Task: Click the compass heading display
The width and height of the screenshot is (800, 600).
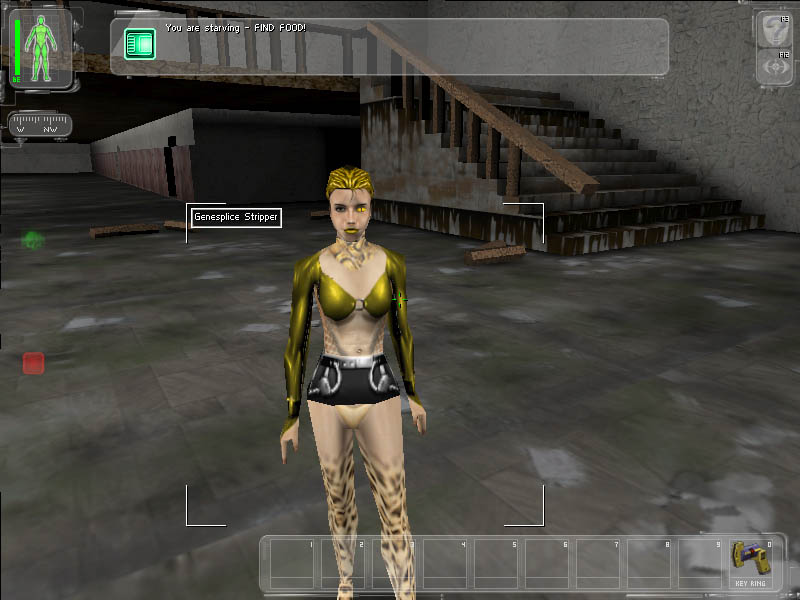Action: click(39, 126)
